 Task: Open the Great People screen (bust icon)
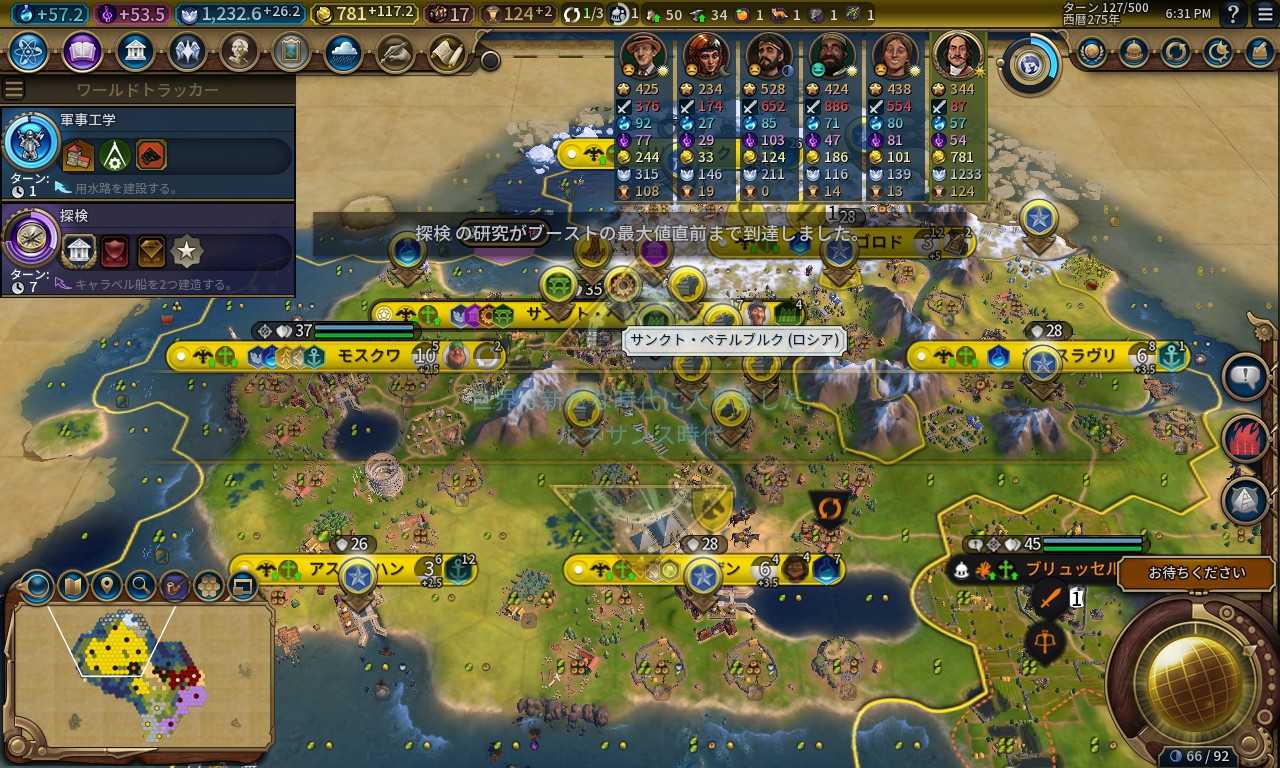(239, 51)
